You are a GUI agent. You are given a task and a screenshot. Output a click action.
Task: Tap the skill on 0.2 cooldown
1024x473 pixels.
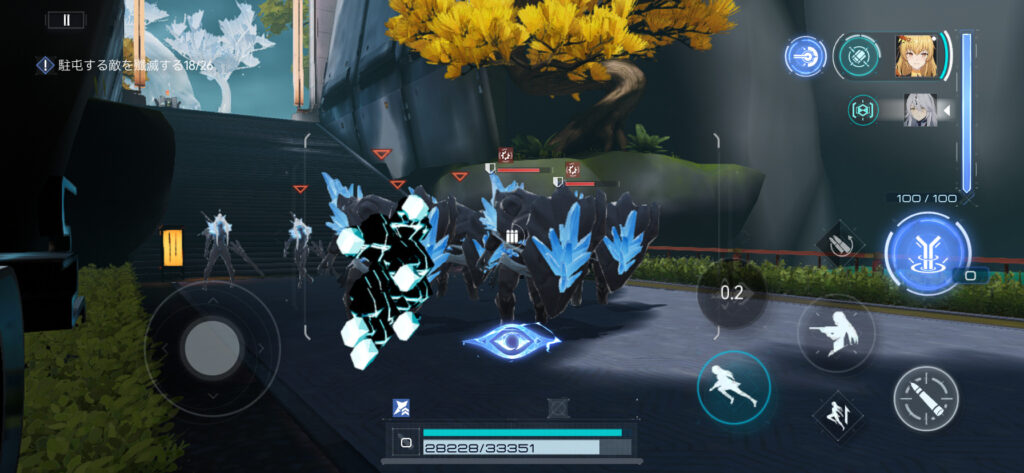[x=731, y=293]
